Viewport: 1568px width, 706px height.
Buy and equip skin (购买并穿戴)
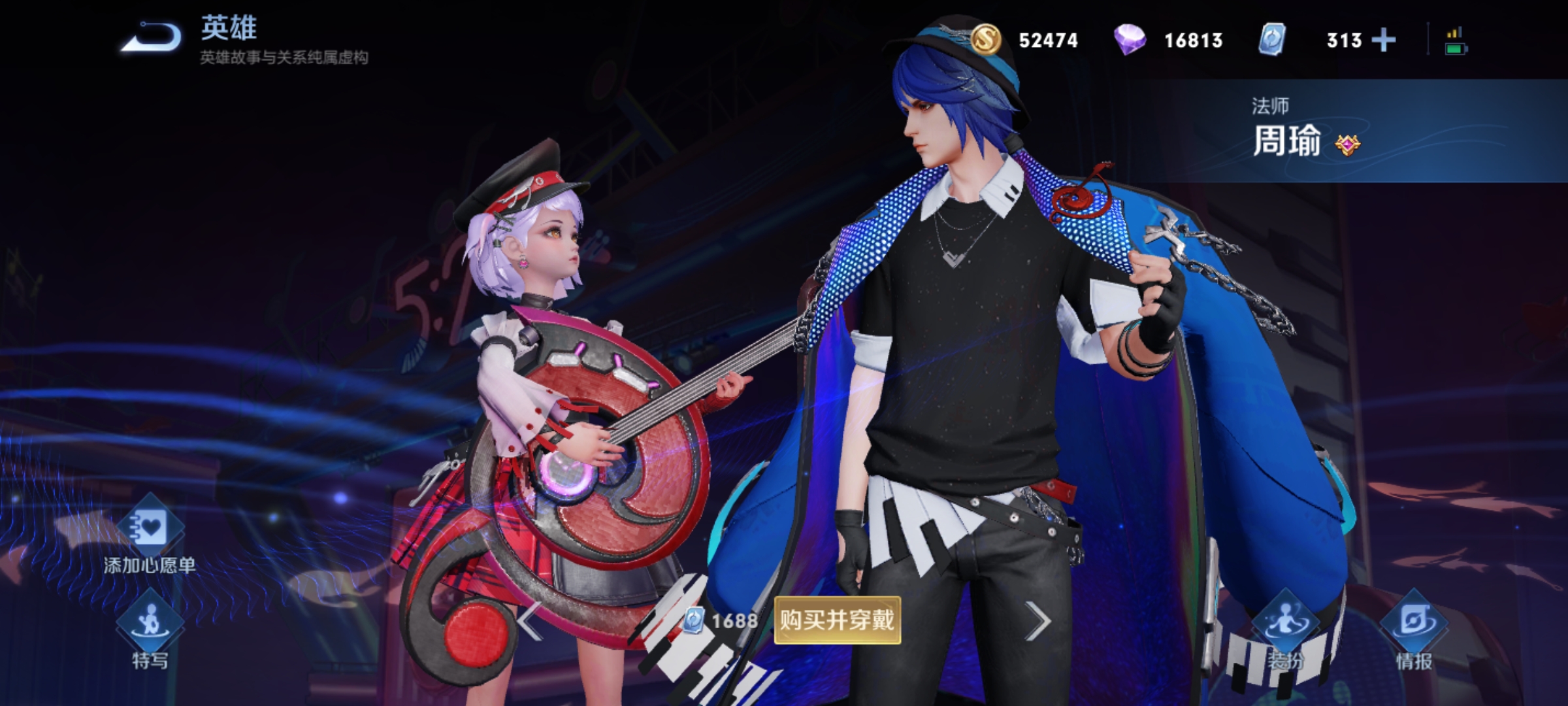point(837,620)
